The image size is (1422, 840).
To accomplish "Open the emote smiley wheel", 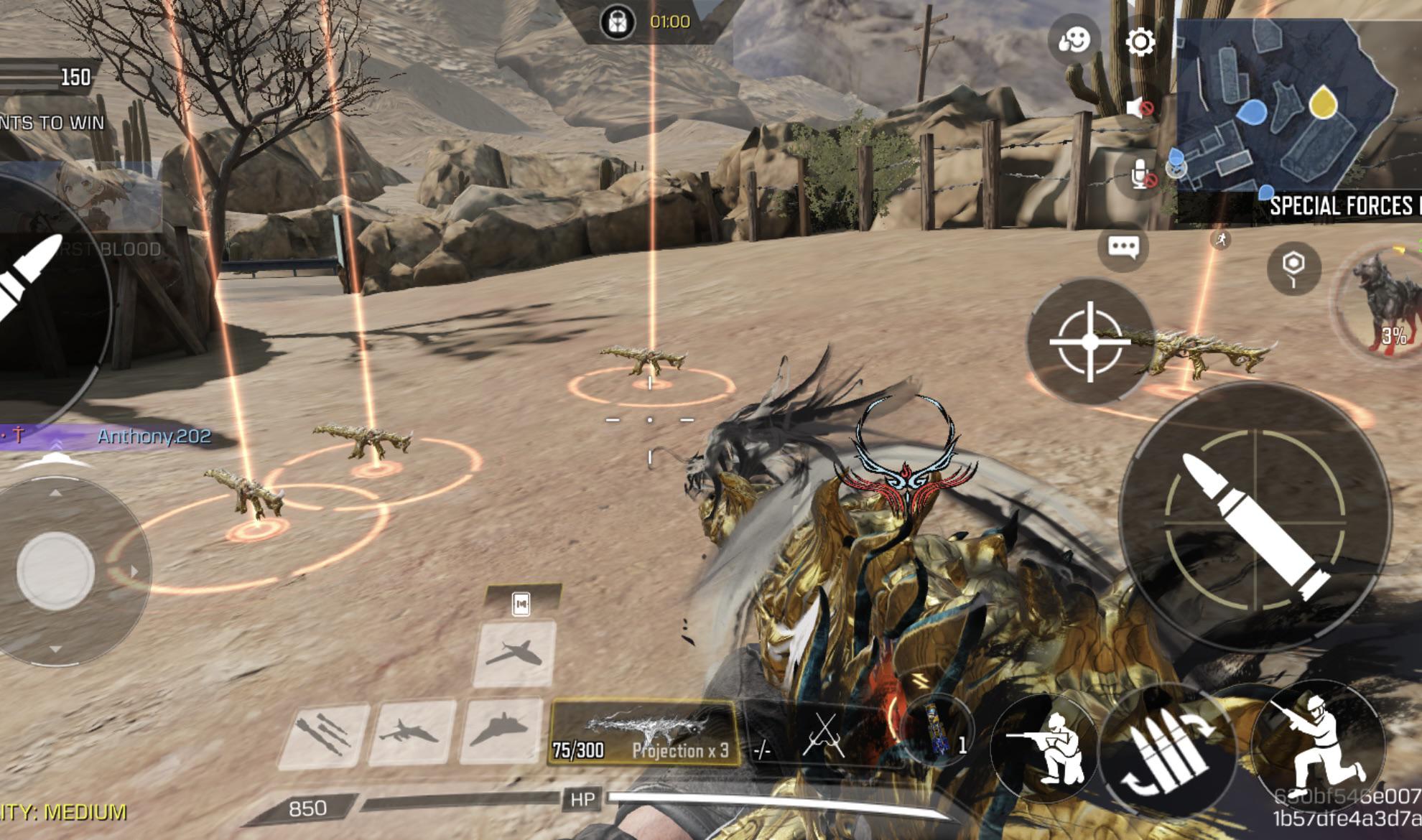I will click(1074, 39).
